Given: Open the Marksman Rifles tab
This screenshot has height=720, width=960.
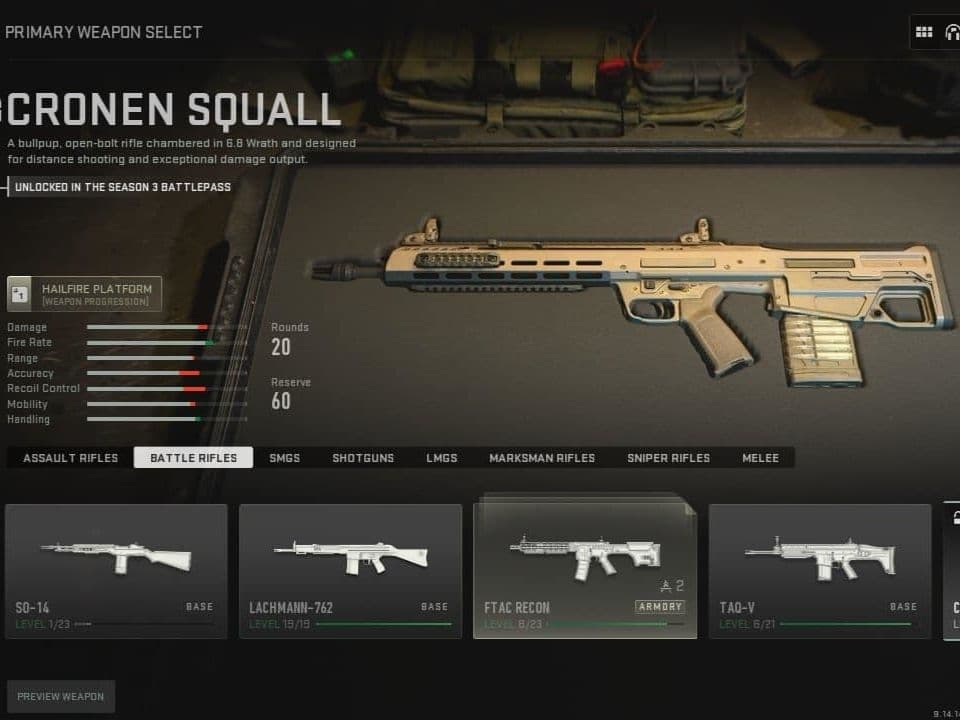Looking at the screenshot, I should [x=542, y=458].
